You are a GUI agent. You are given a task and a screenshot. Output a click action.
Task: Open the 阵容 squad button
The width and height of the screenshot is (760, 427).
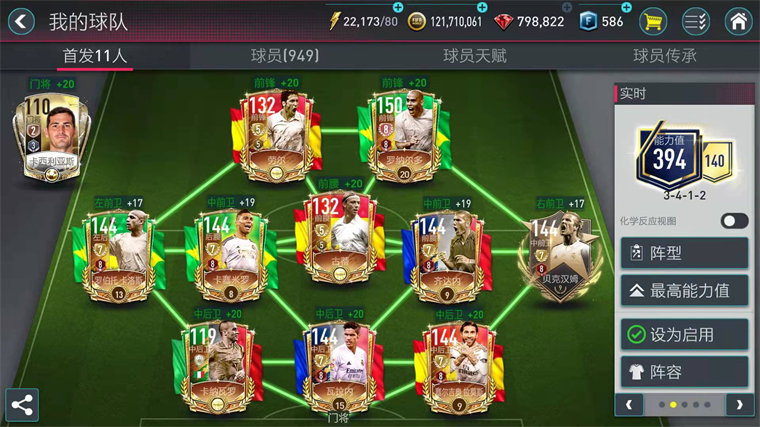[x=684, y=372]
